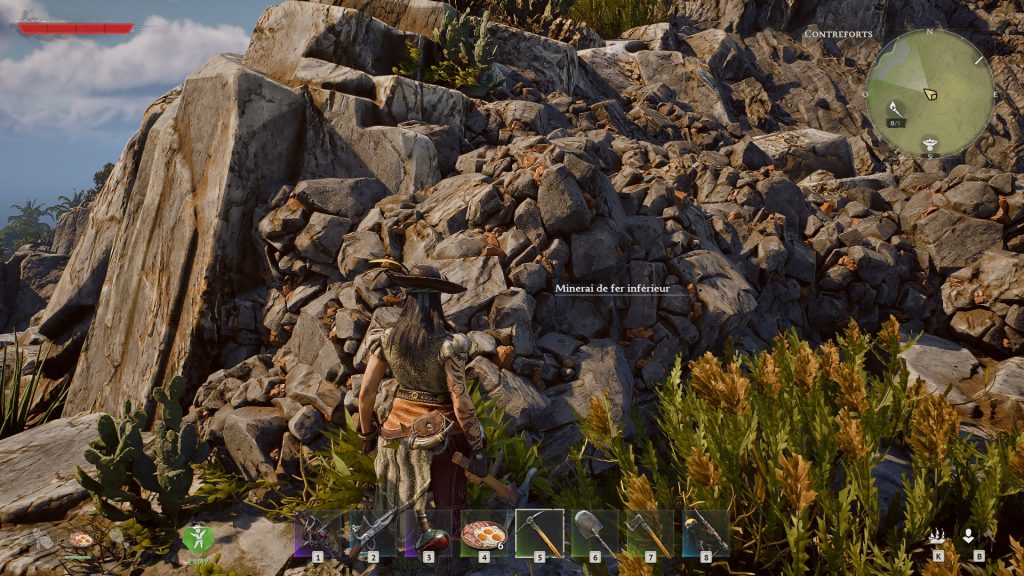This screenshot has height=576, width=1024.
Task: Select the pickaxe in the hotbar
Action: pyautogui.click(x=539, y=533)
